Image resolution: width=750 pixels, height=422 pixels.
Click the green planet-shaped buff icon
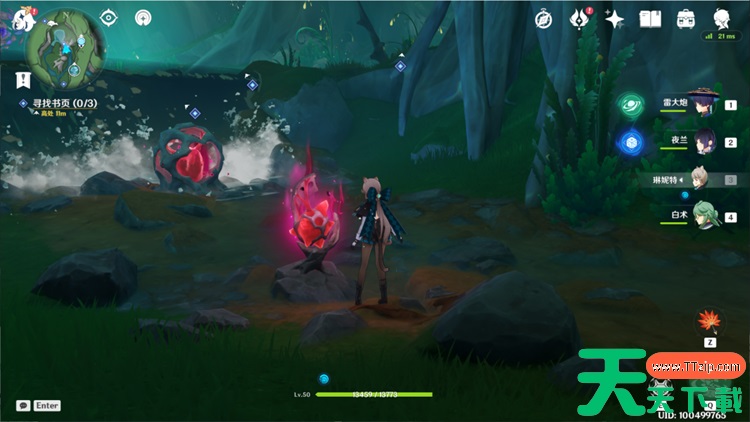coord(630,104)
